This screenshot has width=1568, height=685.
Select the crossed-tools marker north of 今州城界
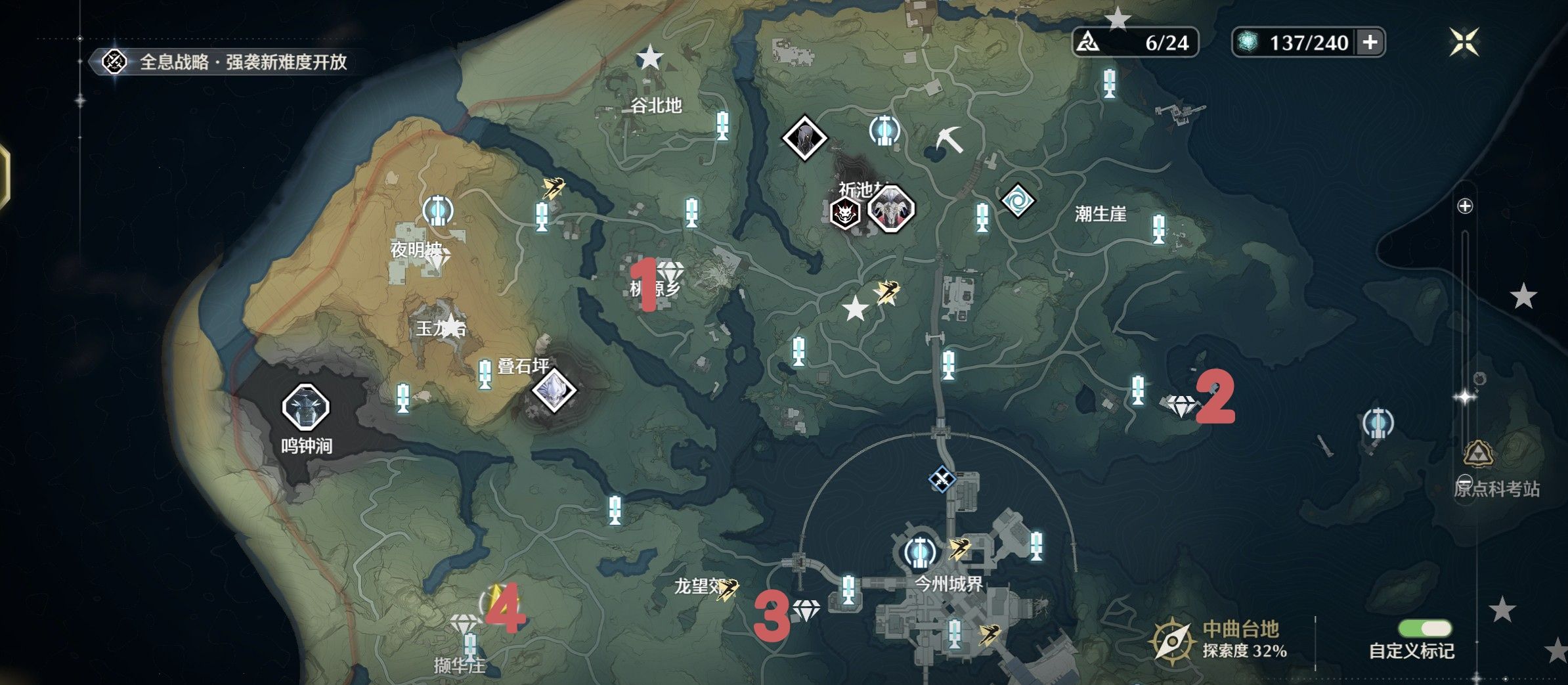click(x=942, y=479)
